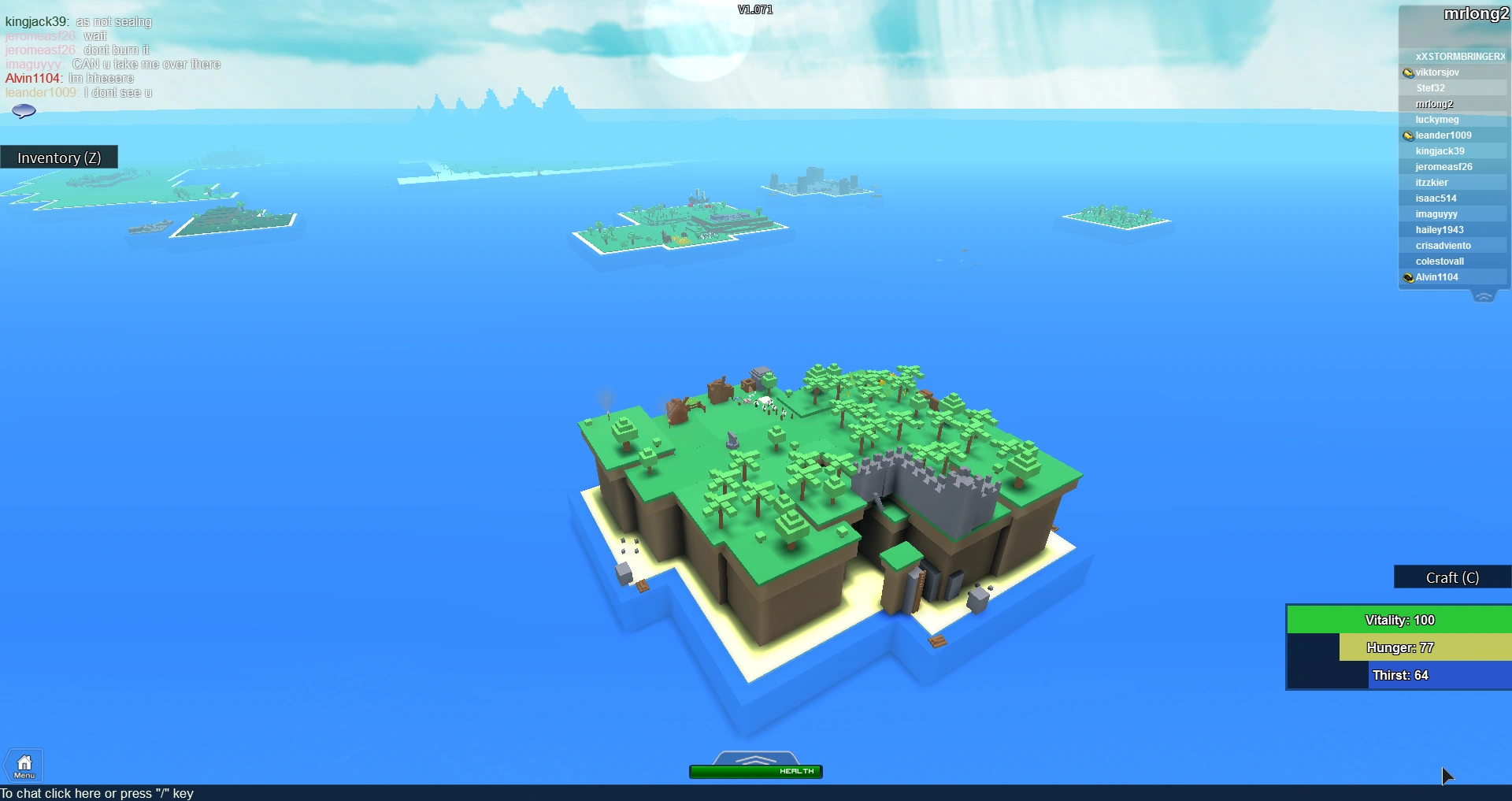Image resolution: width=1512 pixels, height=801 pixels.
Task: Open the Craft (C) menu
Action: point(1451,577)
